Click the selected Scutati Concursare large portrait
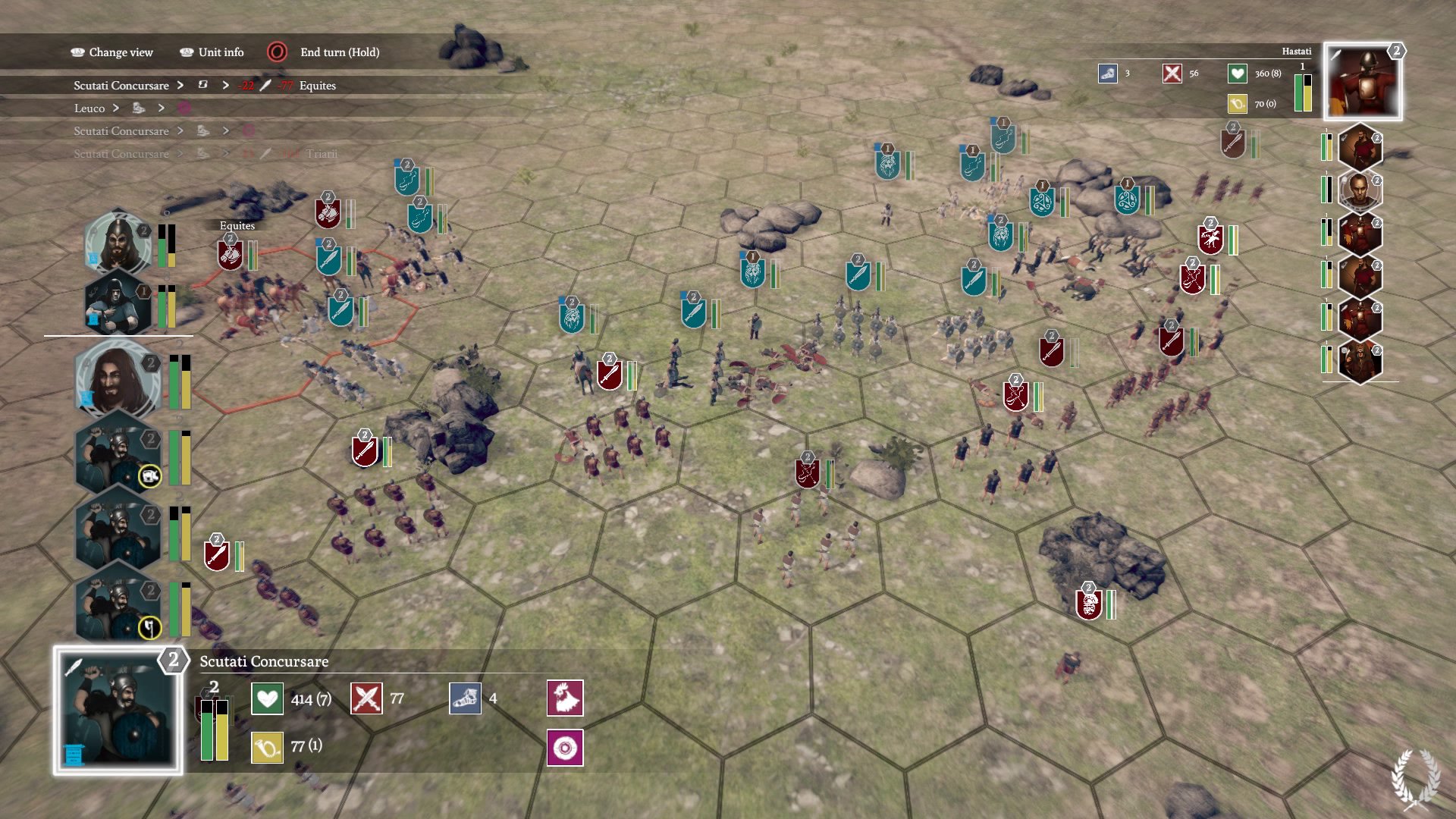Screen dimensions: 1456x819 pos(118,711)
